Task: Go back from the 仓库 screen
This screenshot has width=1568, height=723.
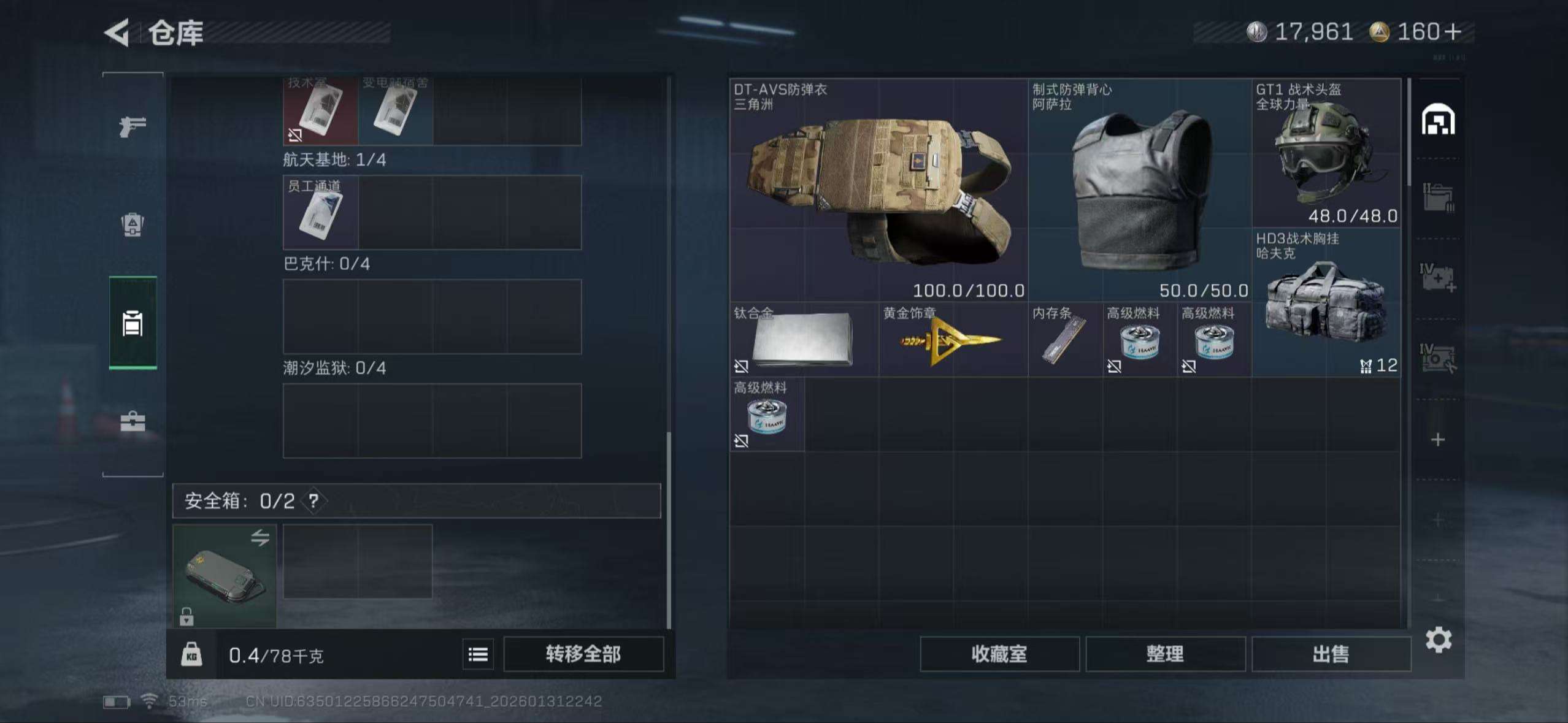Action: click(x=118, y=33)
